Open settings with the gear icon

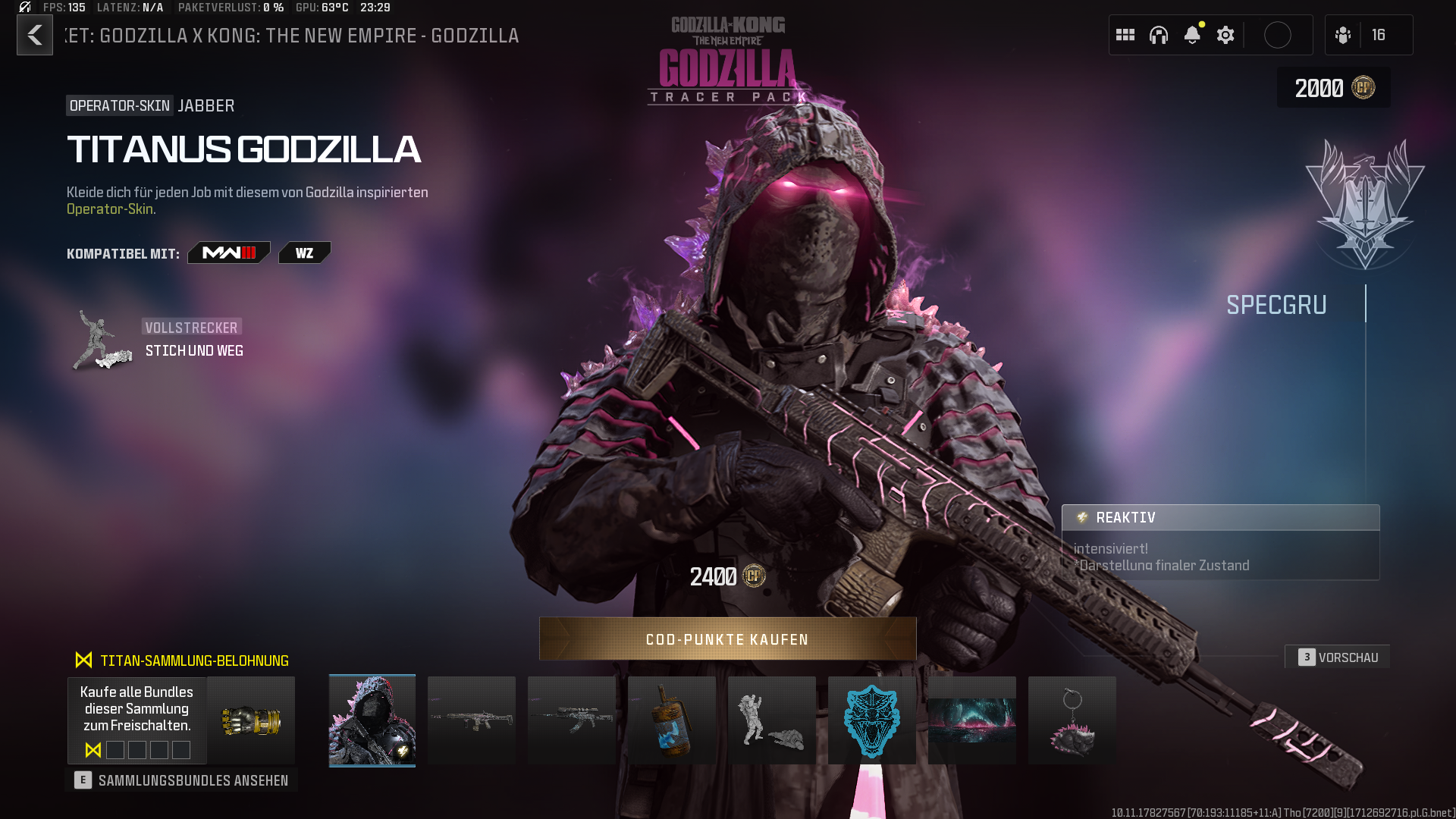1225,35
